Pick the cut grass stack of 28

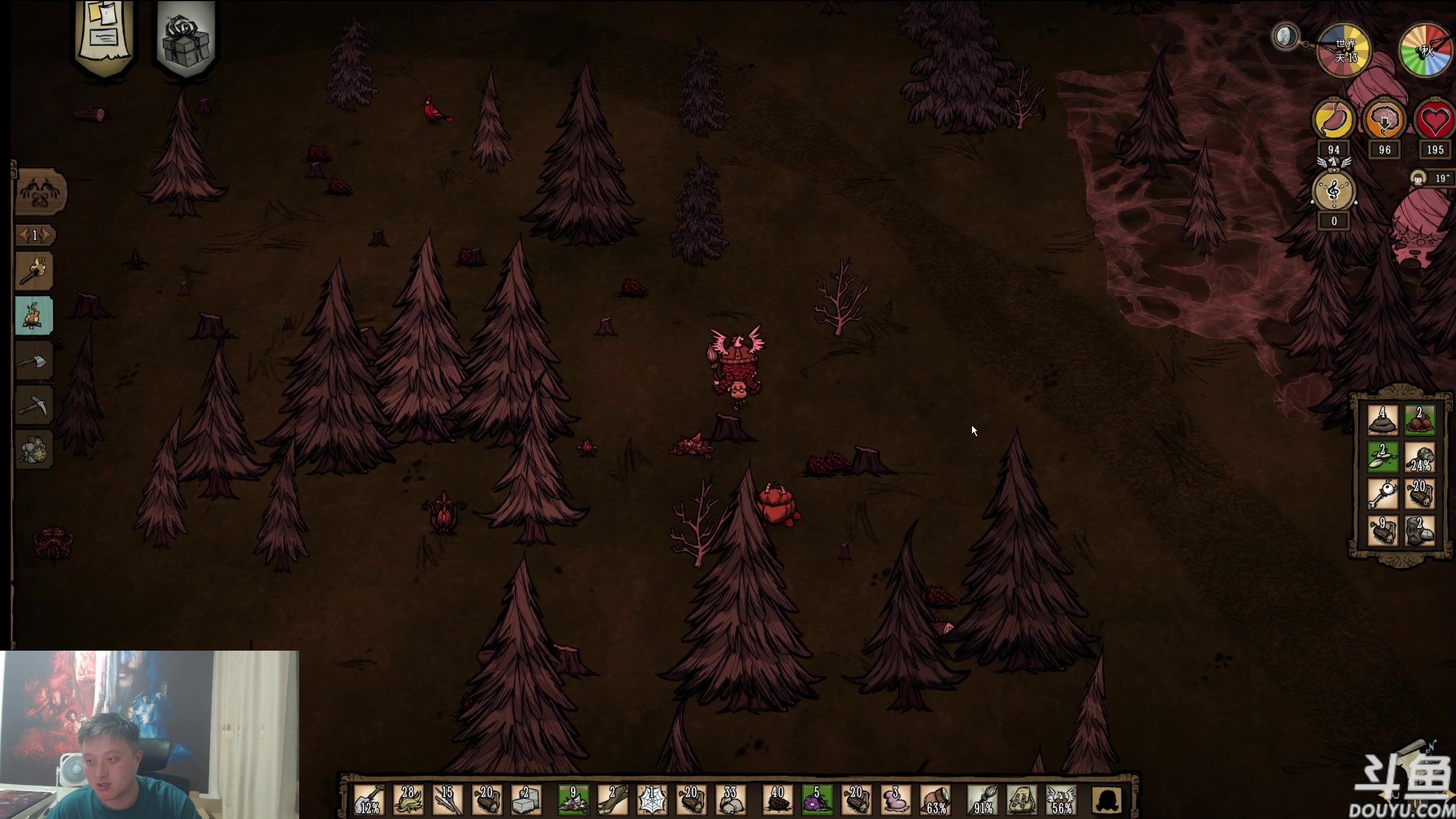click(x=408, y=800)
